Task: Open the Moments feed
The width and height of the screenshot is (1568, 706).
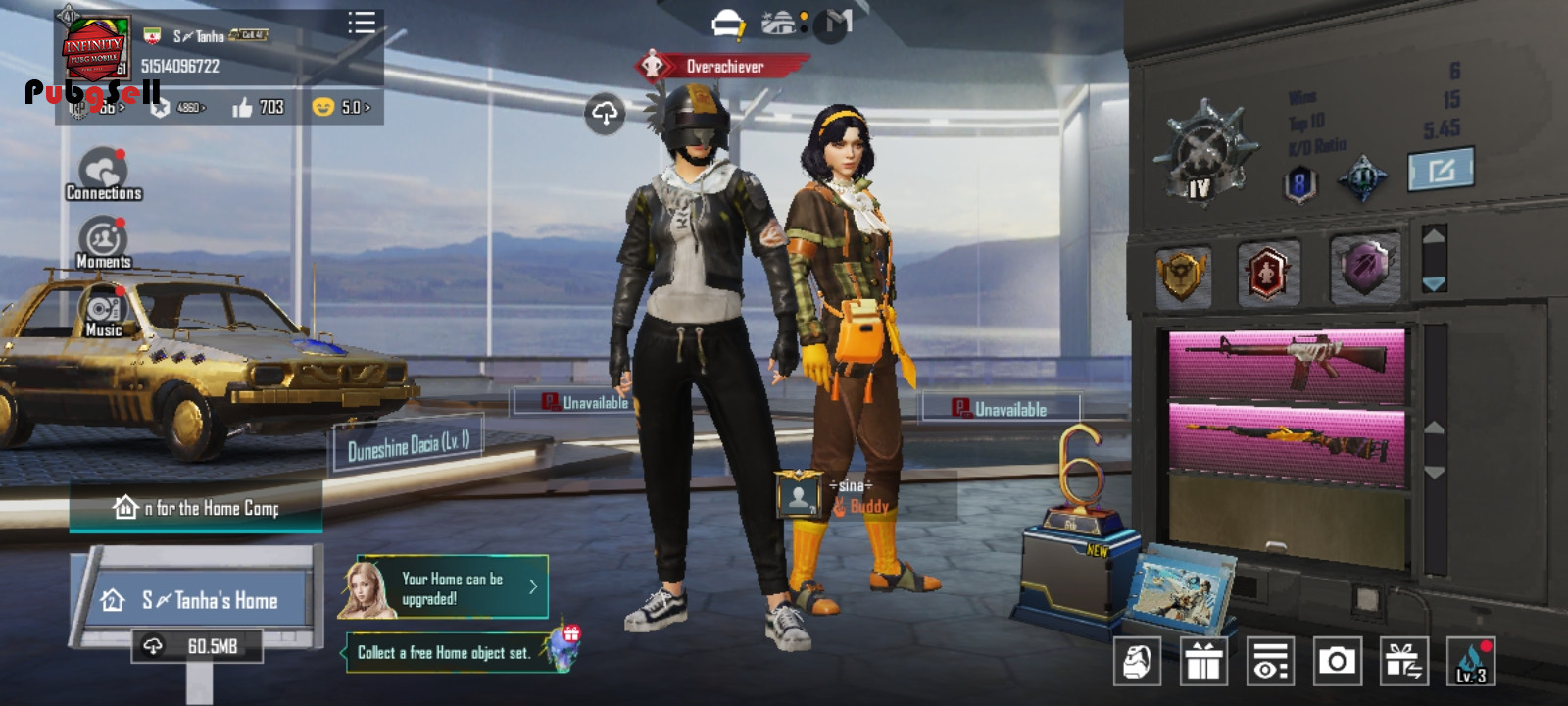Action: pyautogui.click(x=103, y=243)
